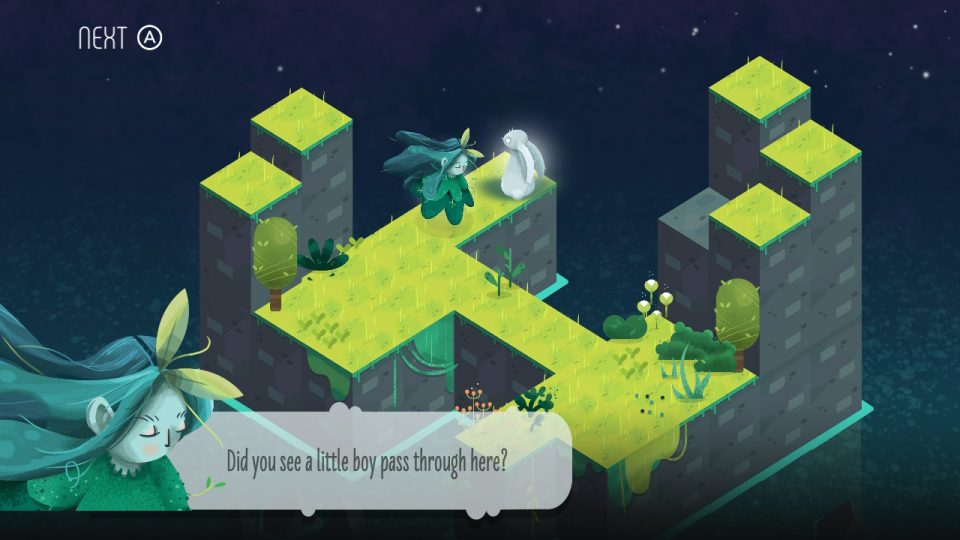960x540 pixels.
Task: Advance the little boy dialogue box
Action: 367,463
